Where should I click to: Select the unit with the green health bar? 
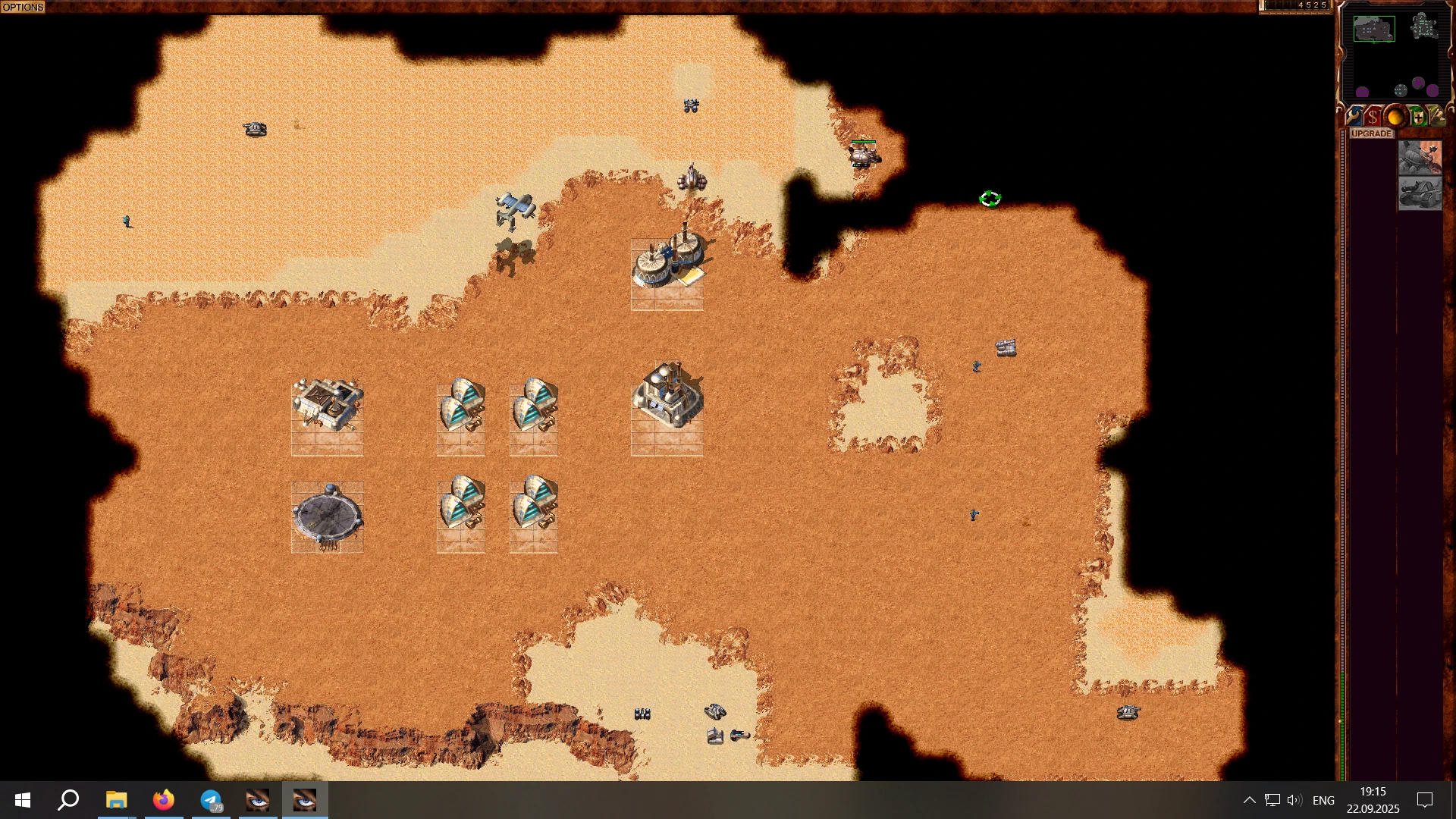[x=863, y=156]
